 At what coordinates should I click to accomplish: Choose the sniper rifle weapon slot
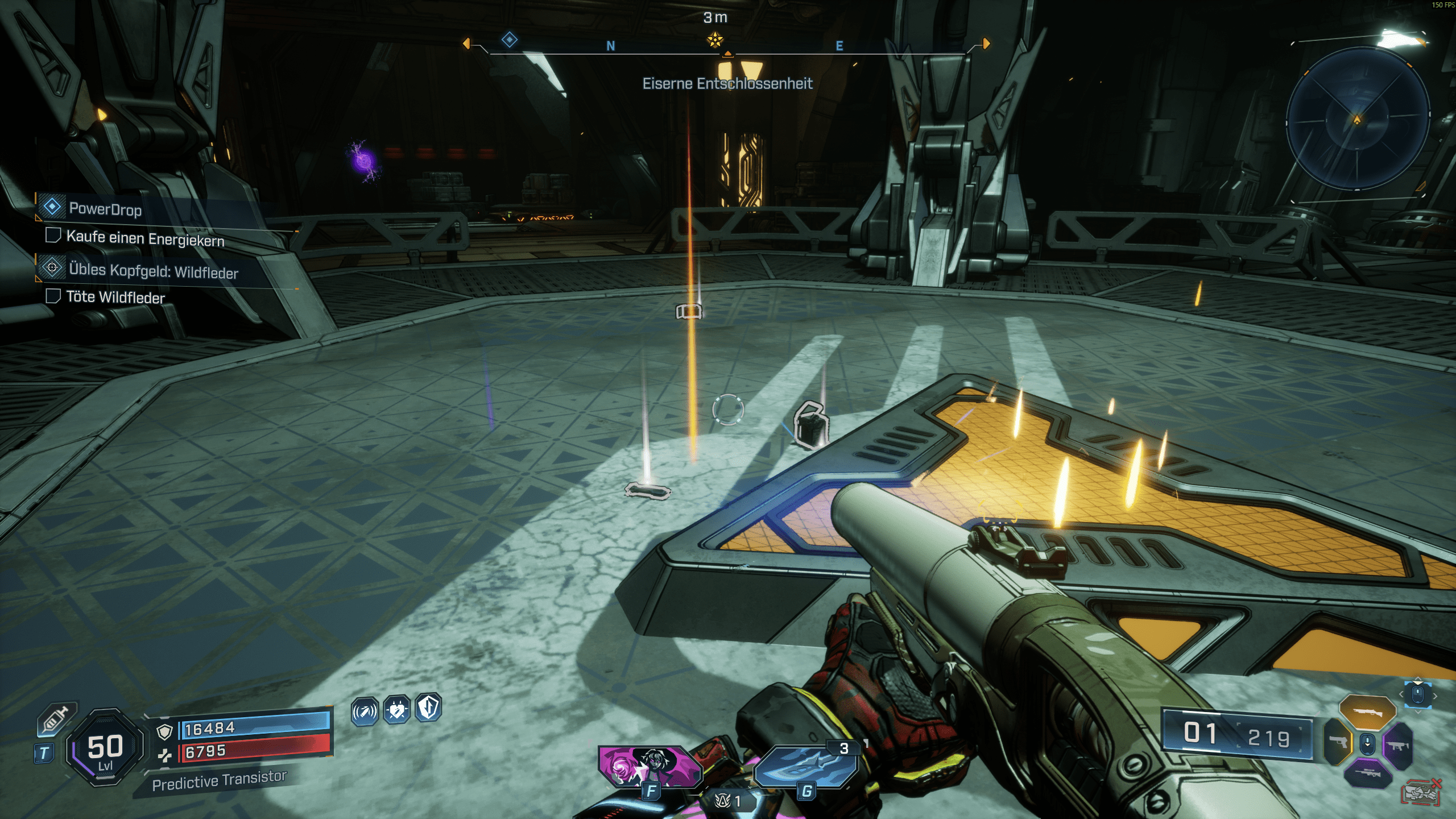tap(1367, 773)
